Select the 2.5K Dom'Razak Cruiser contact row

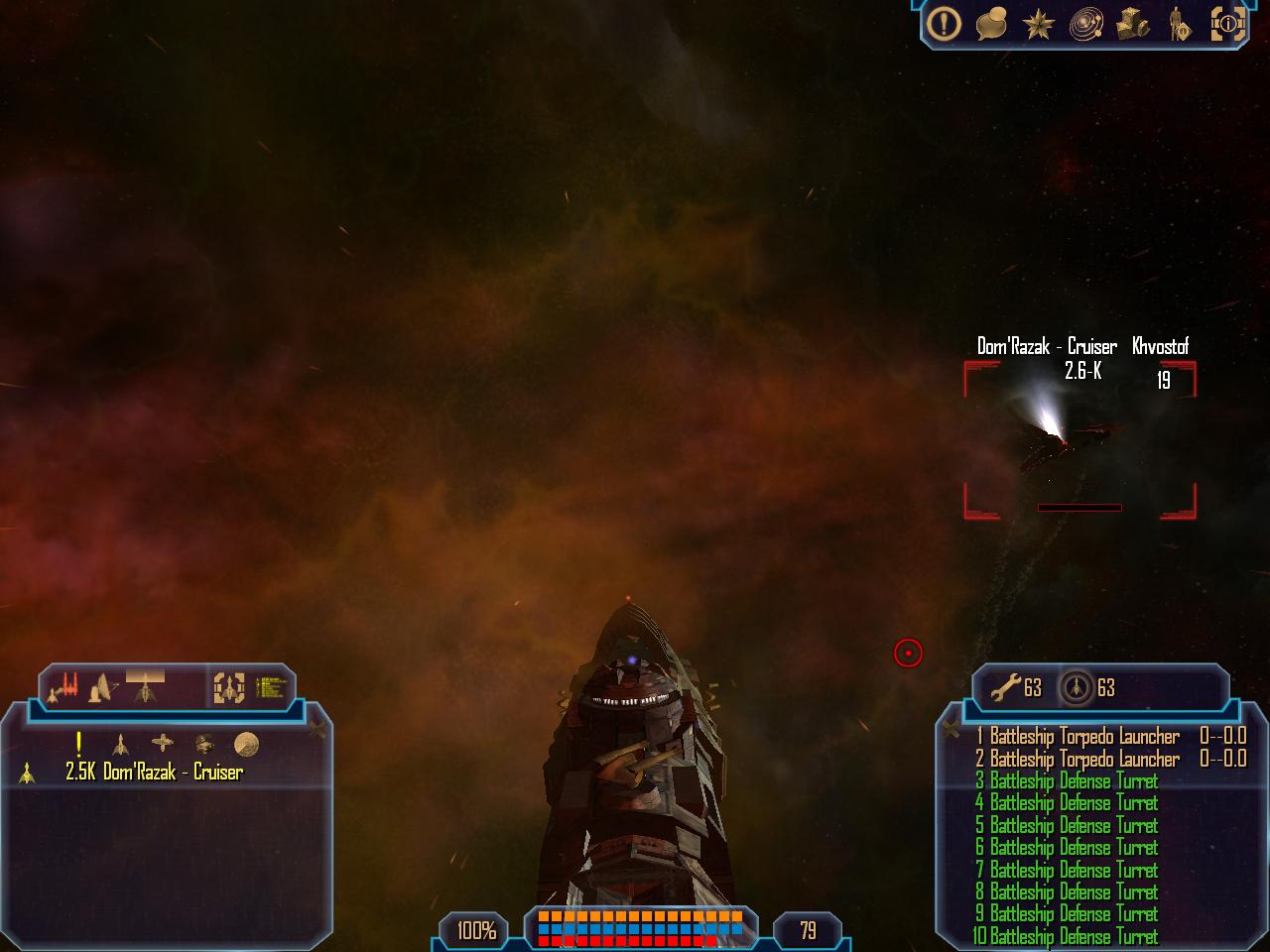click(154, 773)
